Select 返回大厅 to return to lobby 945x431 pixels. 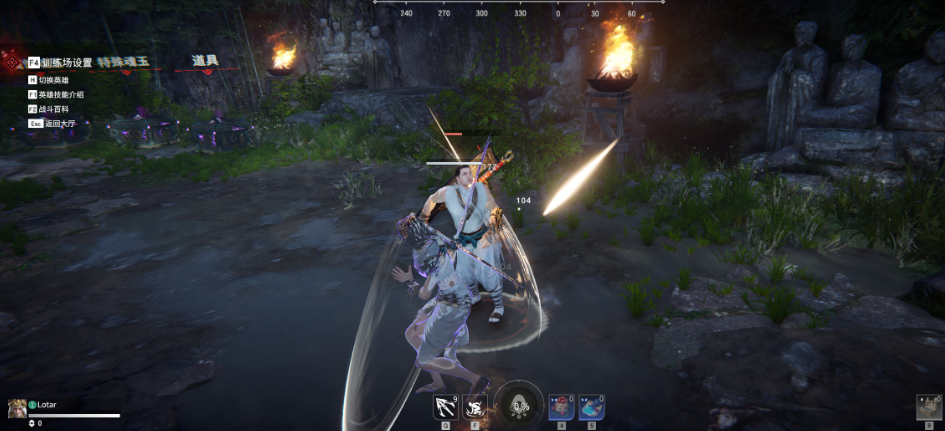56,124
